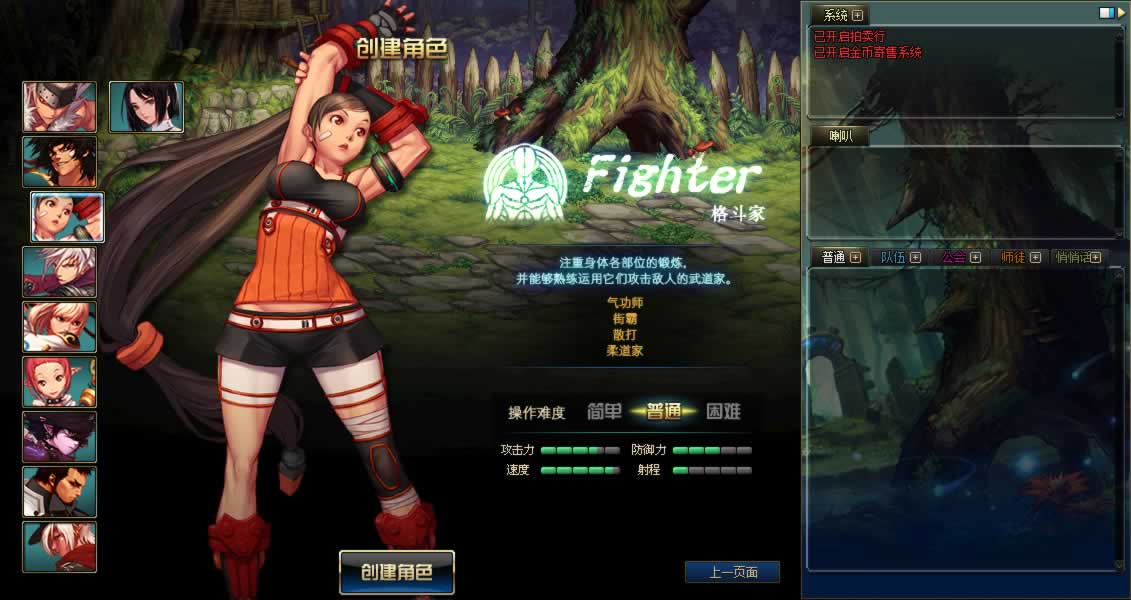Screen dimensions: 1131x600
Task: Pick the silver-haired character in purple portrait
Action: pyautogui.click(x=60, y=272)
